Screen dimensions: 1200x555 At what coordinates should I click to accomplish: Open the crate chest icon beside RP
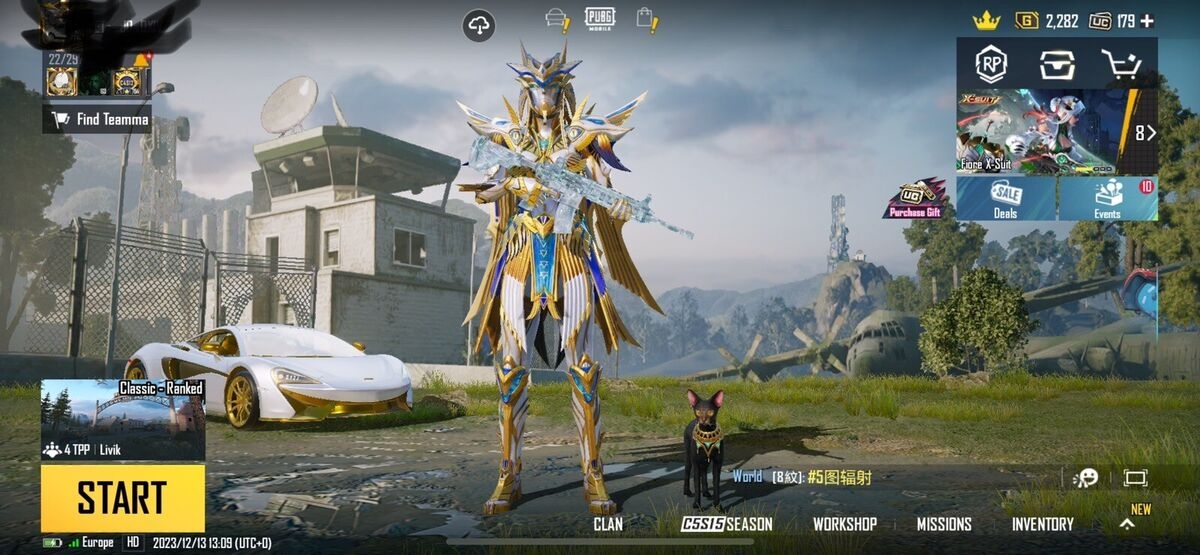pos(1056,65)
